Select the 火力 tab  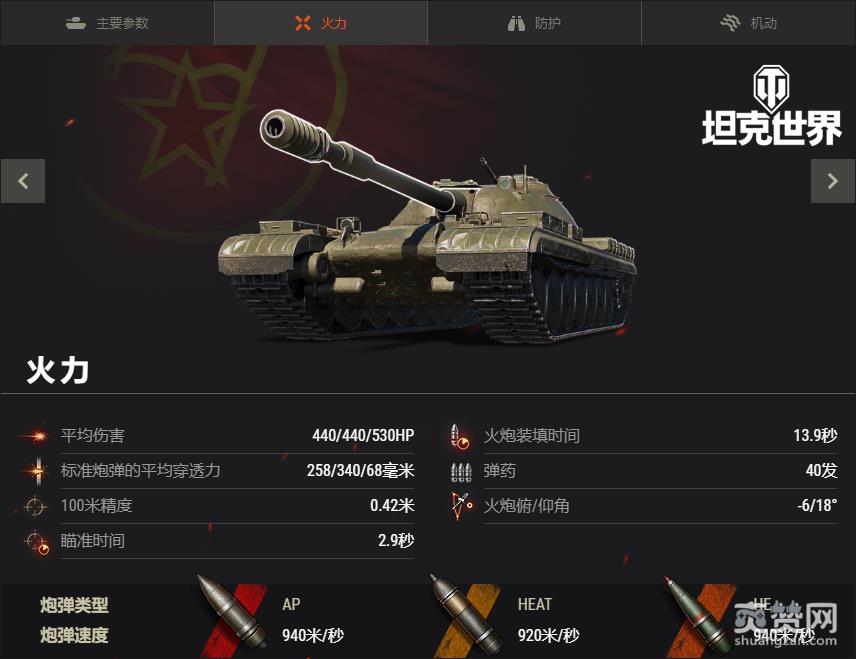pos(321,23)
